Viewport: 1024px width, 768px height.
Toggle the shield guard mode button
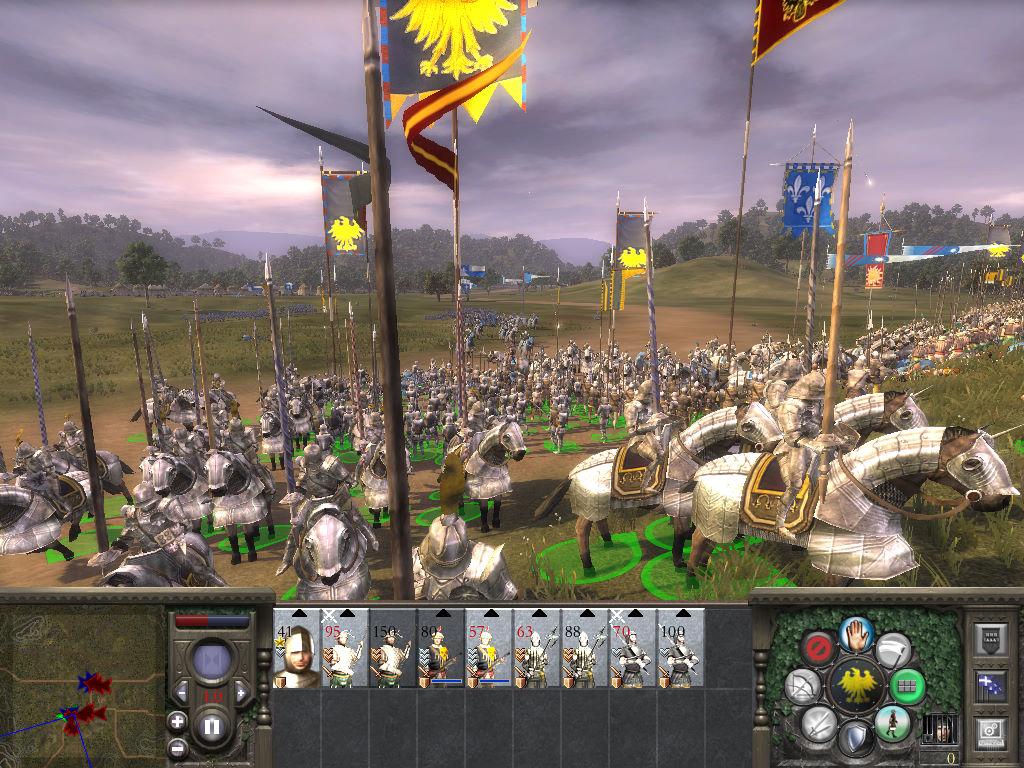pyautogui.click(x=855, y=738)
